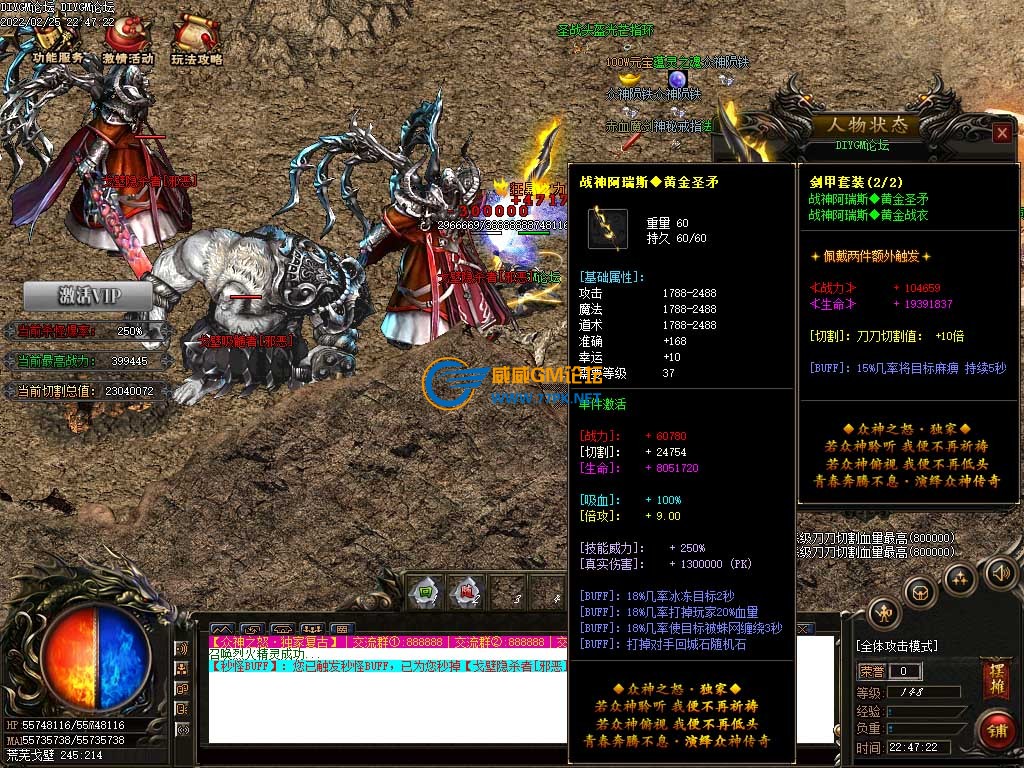
Task: Open the 玩法攻略 strategy guide scroll
Action: click(196, 40)
